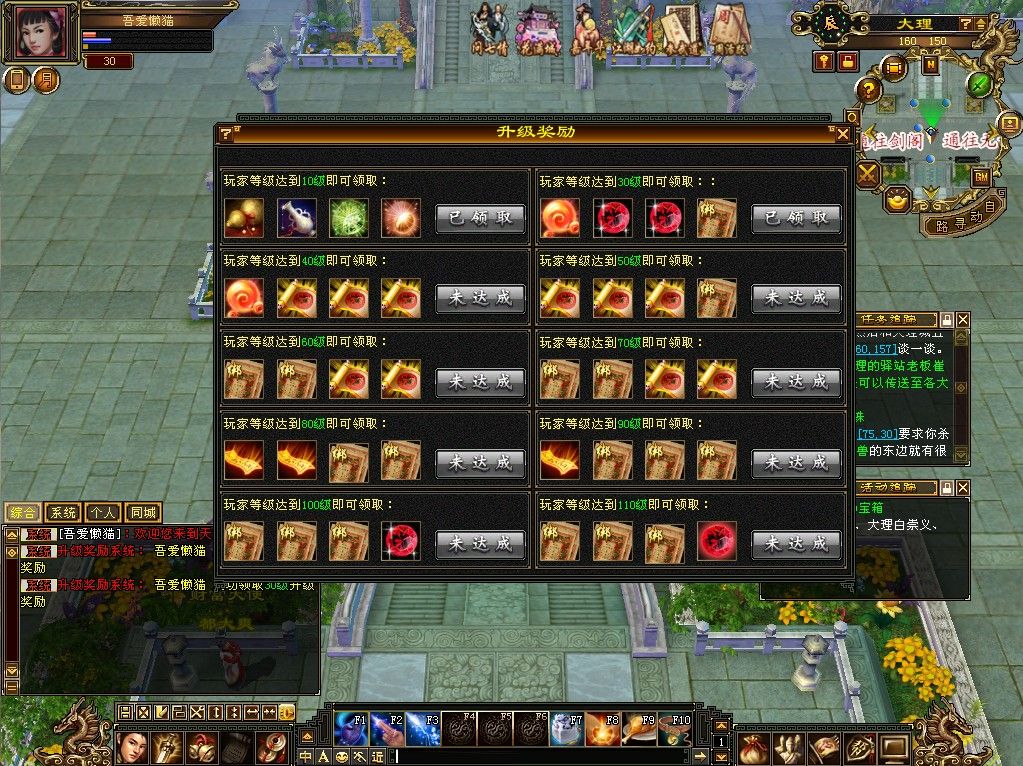Close the quest tracker panel

coord(962,320)
